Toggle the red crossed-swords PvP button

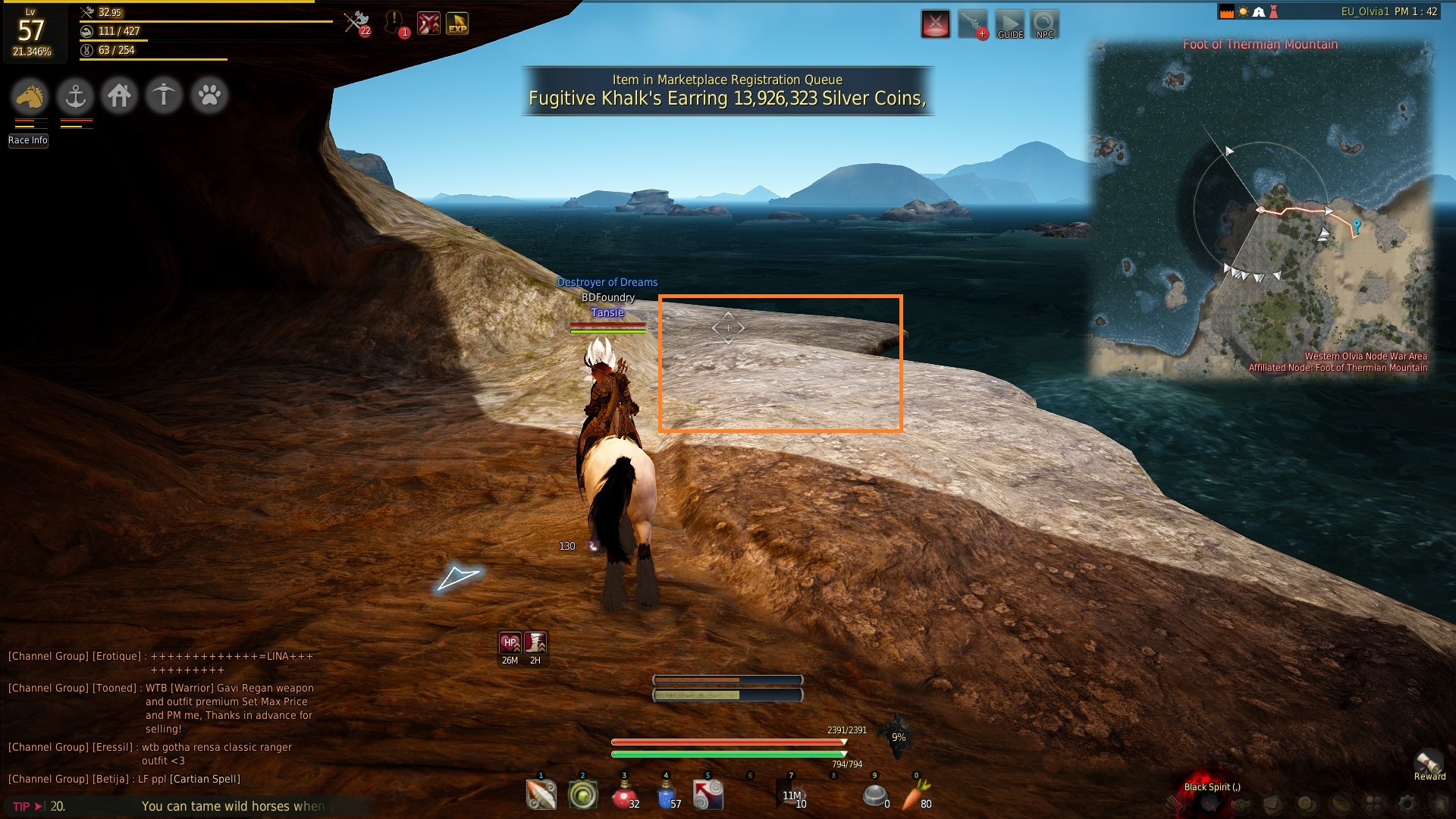pos(936,24)
